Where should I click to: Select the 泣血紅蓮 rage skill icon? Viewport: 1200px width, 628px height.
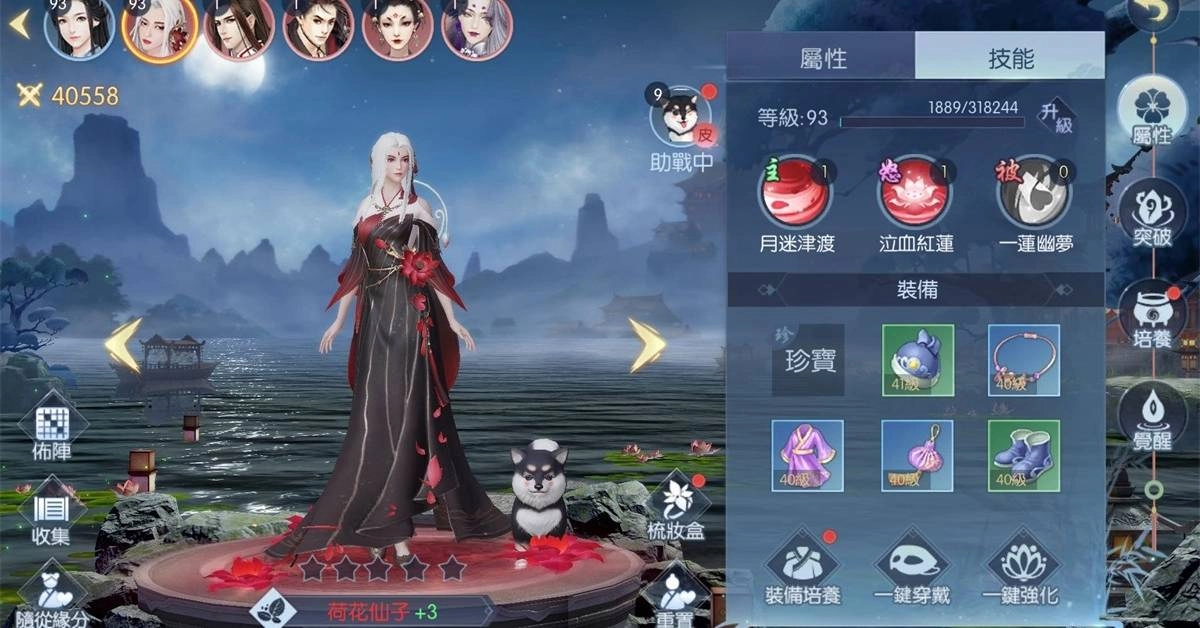pyautogui.click(x=915, y=194)
